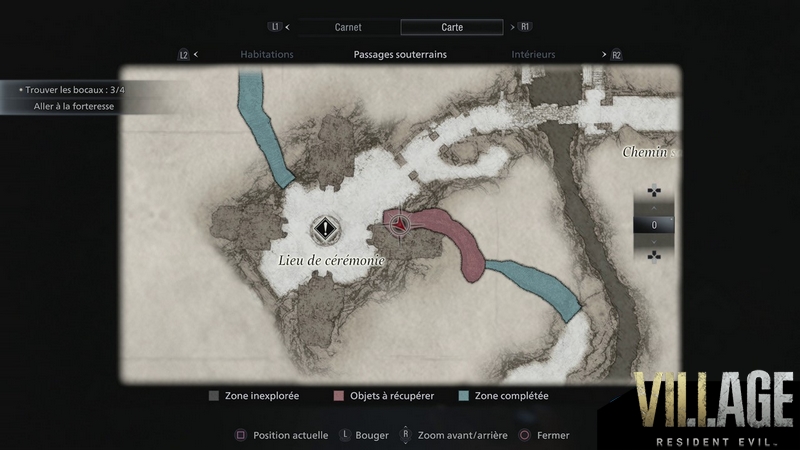Click the Lieu de cérémonie map label

click(330, 260)
